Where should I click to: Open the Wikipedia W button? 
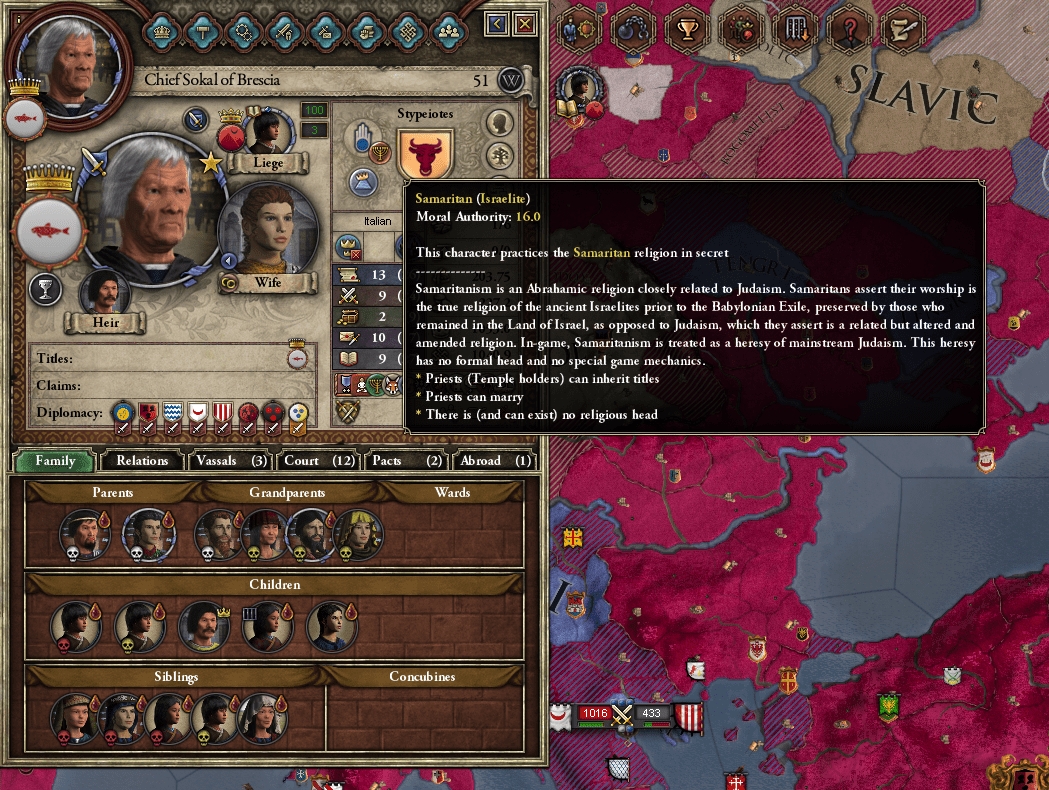pos(511,80)
